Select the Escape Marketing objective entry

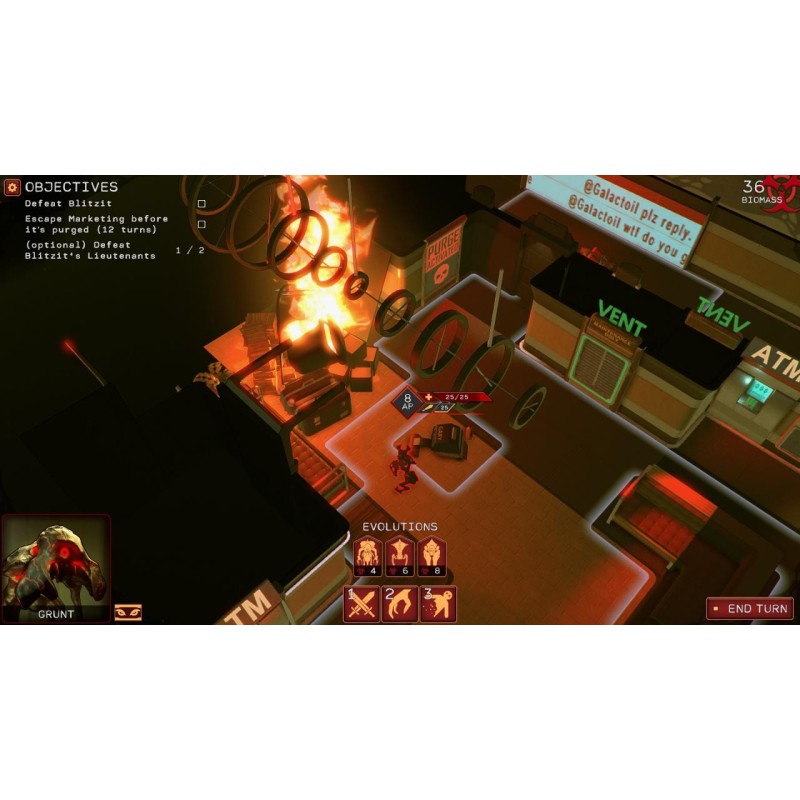(96, 224)
